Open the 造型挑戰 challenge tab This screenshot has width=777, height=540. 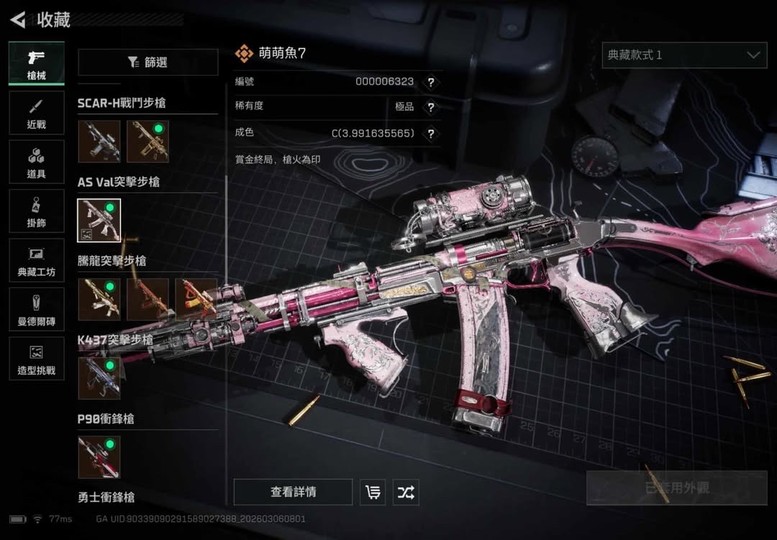point(36,358)
